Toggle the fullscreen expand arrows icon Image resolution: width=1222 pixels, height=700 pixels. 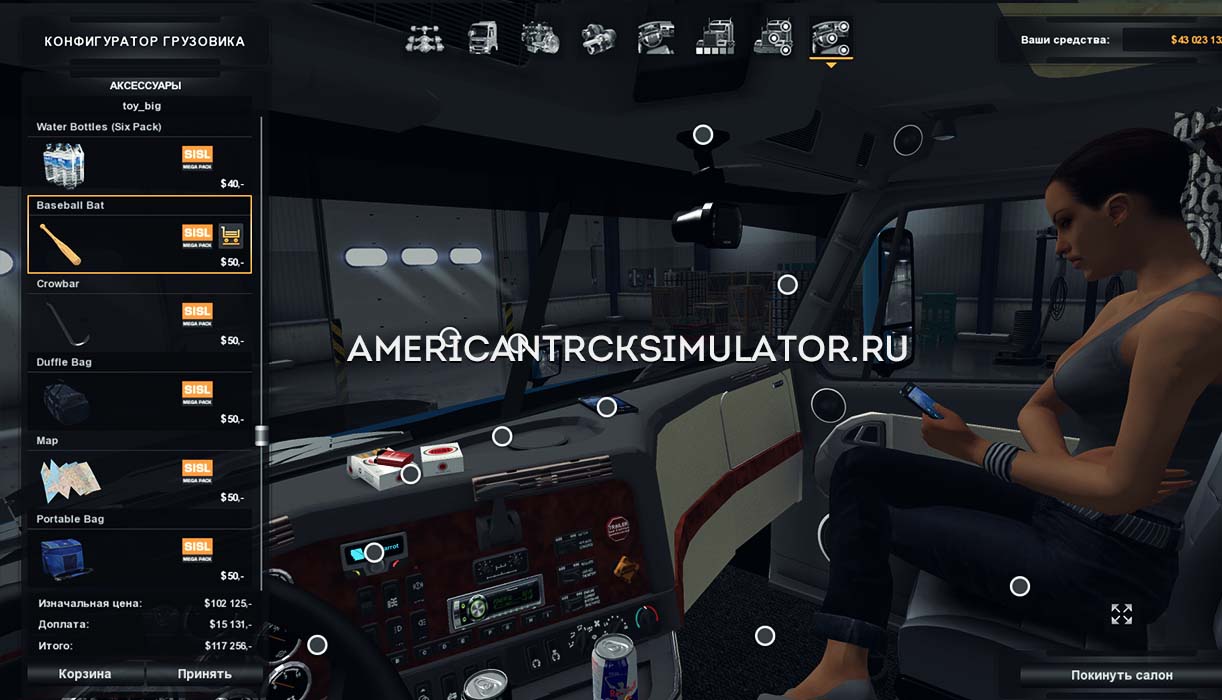pos(1121,614)
